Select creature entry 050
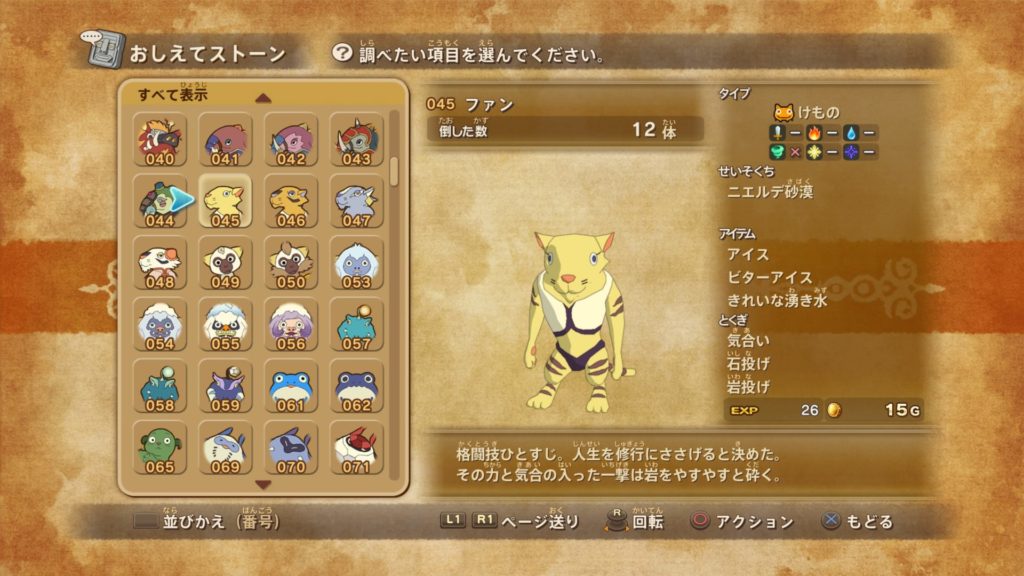 (x=291, y=264)
